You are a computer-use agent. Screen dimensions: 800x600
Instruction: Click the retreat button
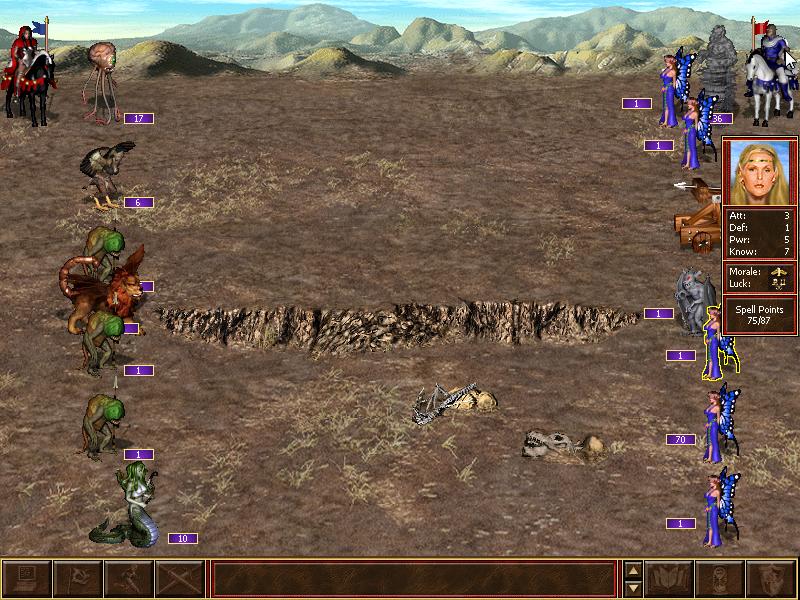[128, 579]
